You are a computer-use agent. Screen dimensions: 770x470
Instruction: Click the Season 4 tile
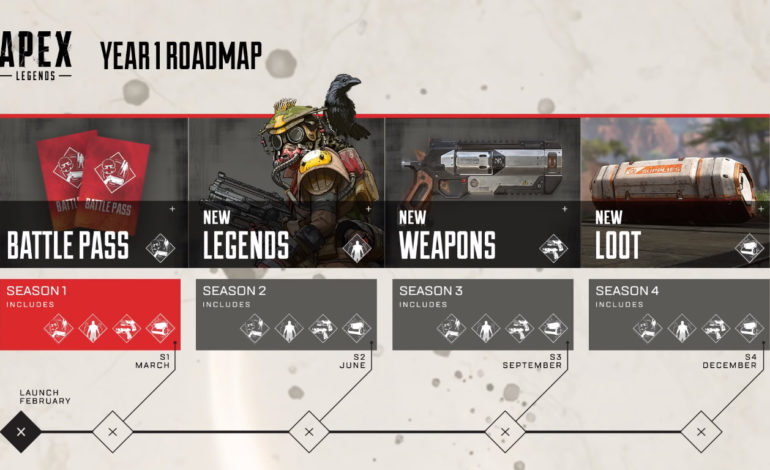[x=678, y=314]
